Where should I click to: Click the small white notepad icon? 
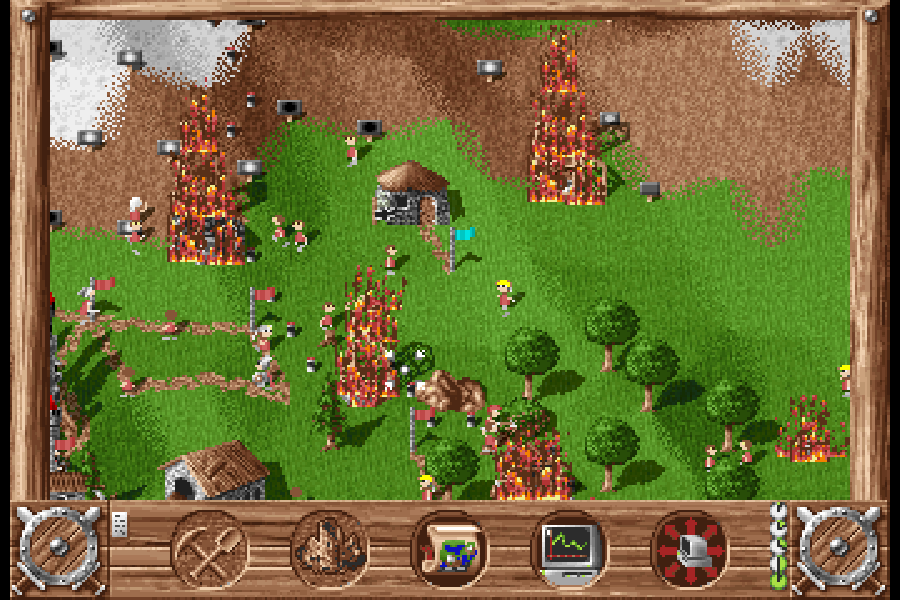point(120,524)
